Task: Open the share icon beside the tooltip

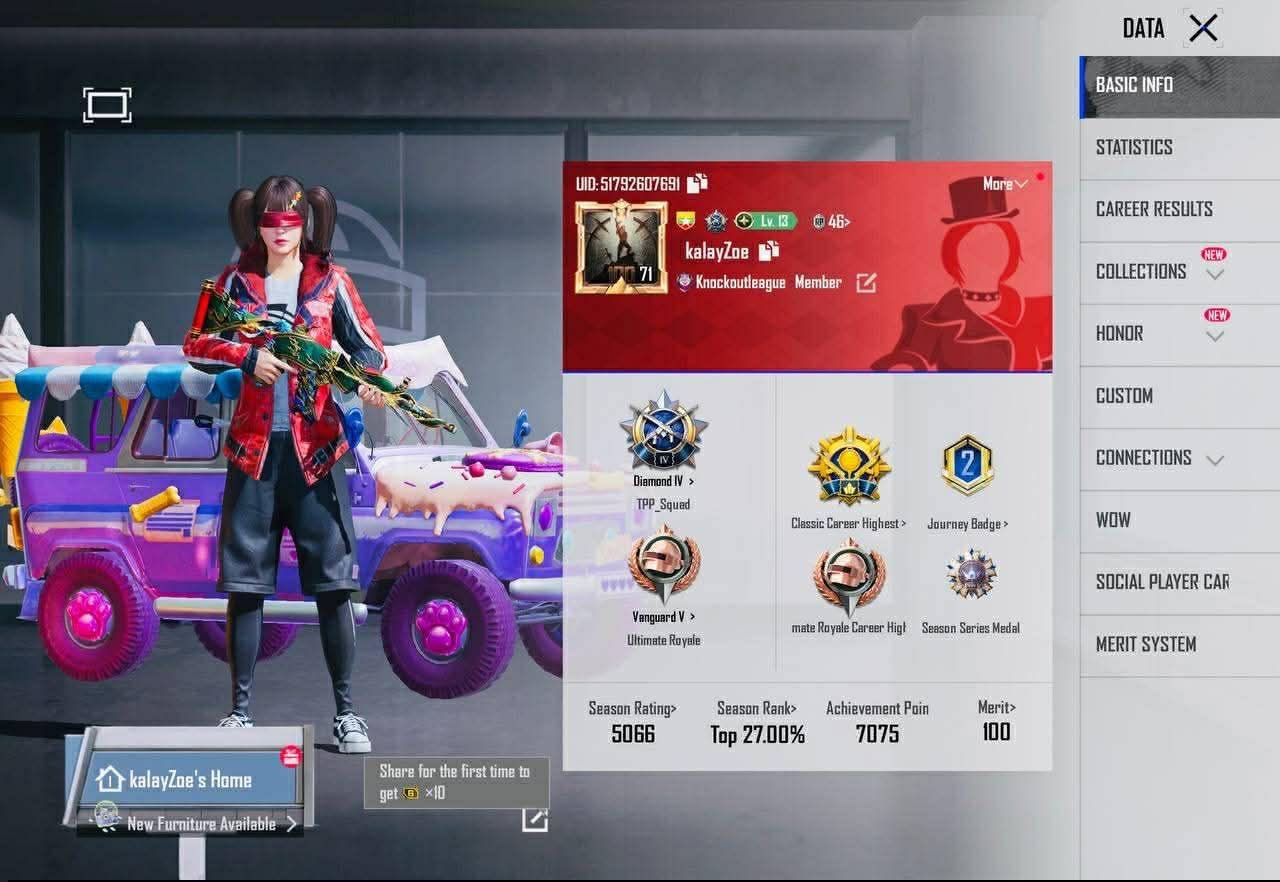Action: pos(534,819)
